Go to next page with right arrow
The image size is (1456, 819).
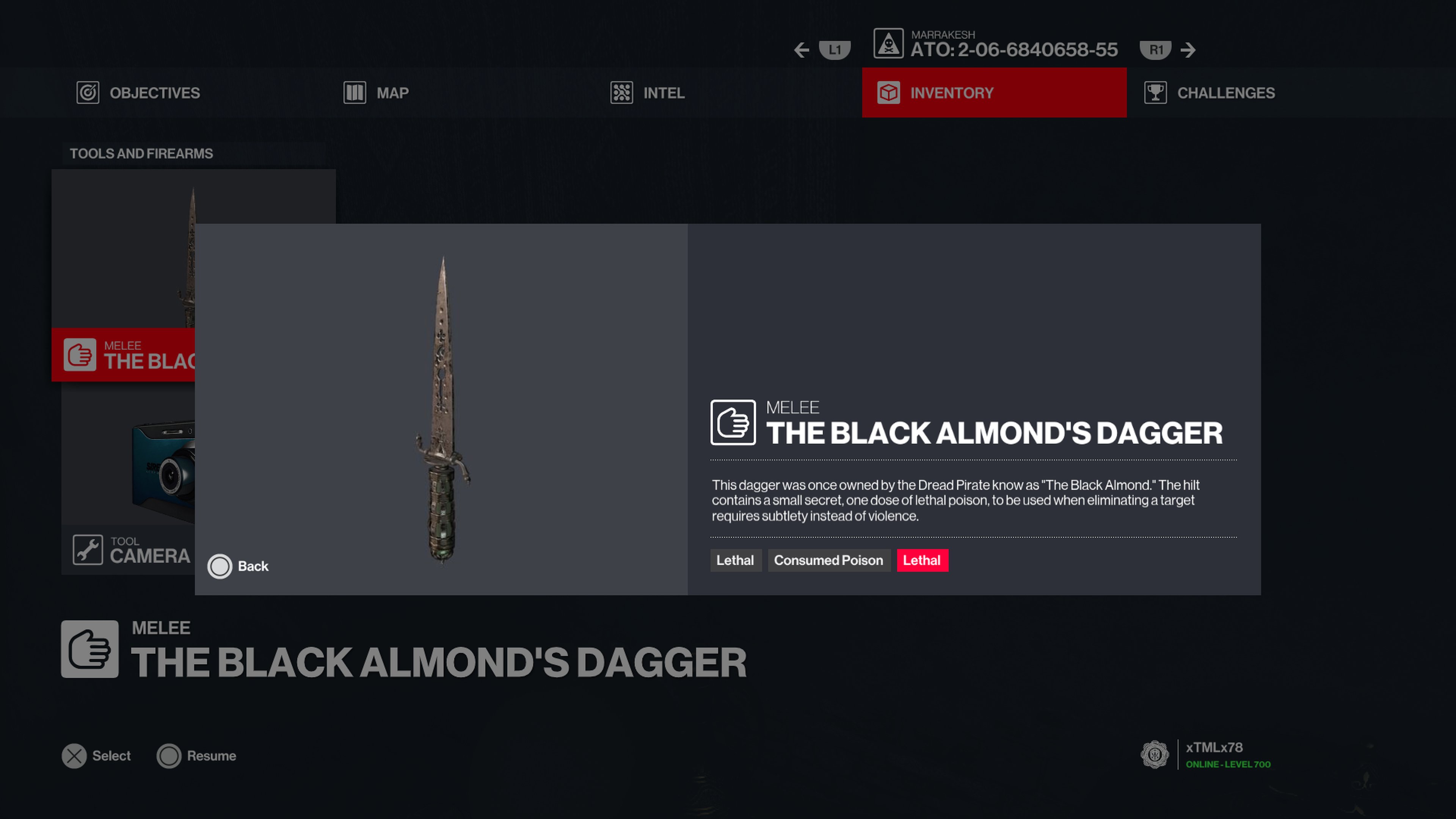[x=1188, y=50]
